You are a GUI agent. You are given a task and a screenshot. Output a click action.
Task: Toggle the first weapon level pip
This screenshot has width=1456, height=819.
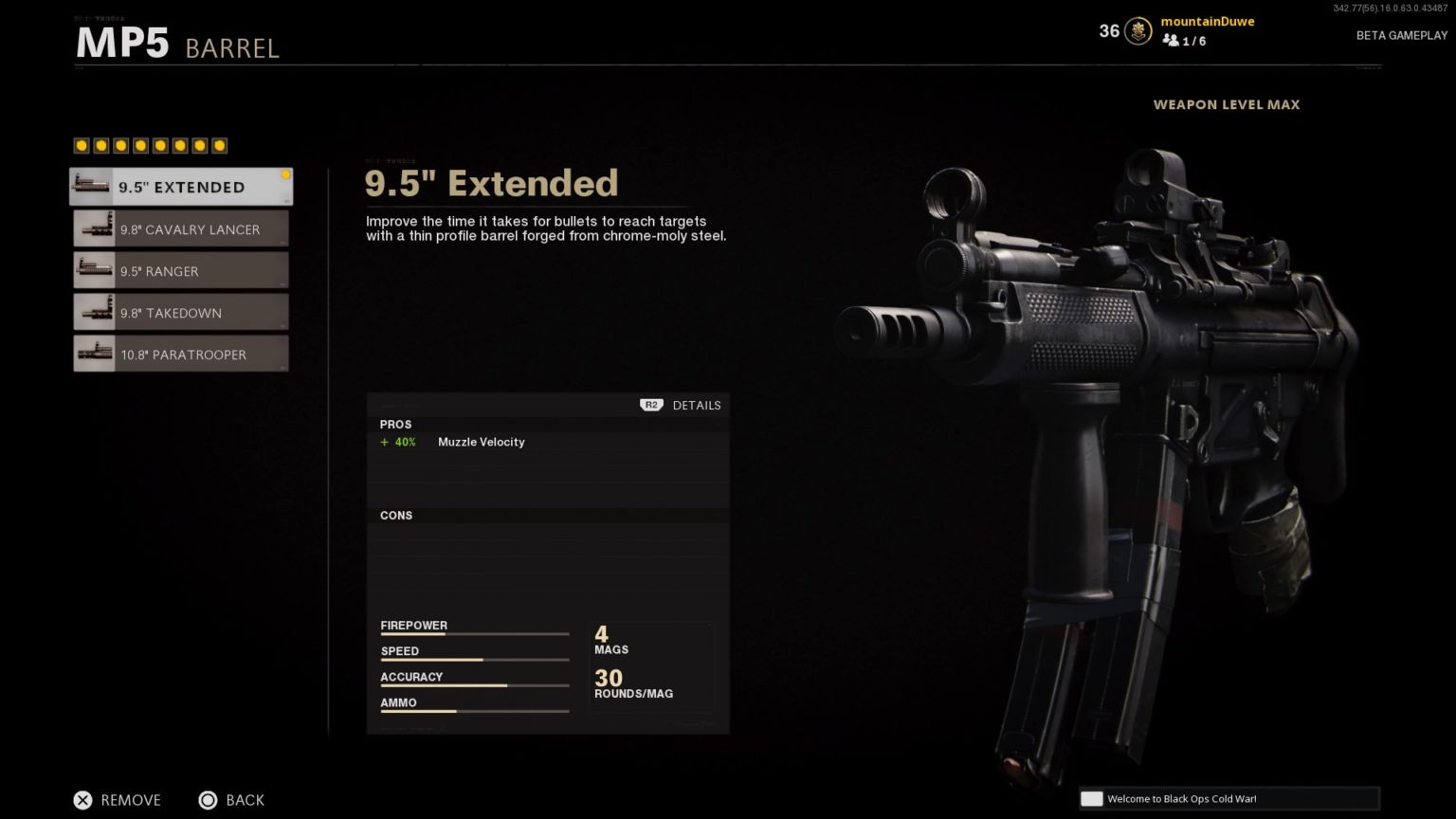click(81, 145)
